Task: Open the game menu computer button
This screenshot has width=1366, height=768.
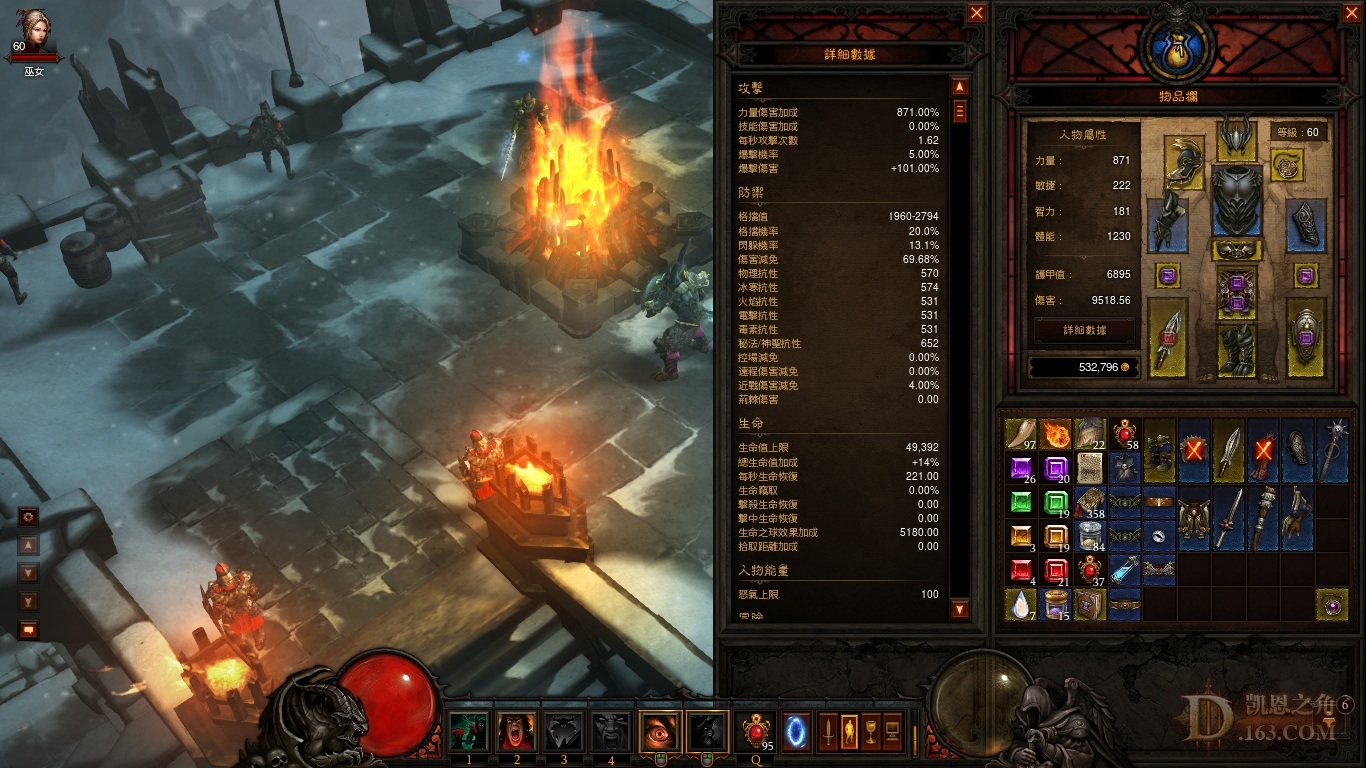Action: 893,732
